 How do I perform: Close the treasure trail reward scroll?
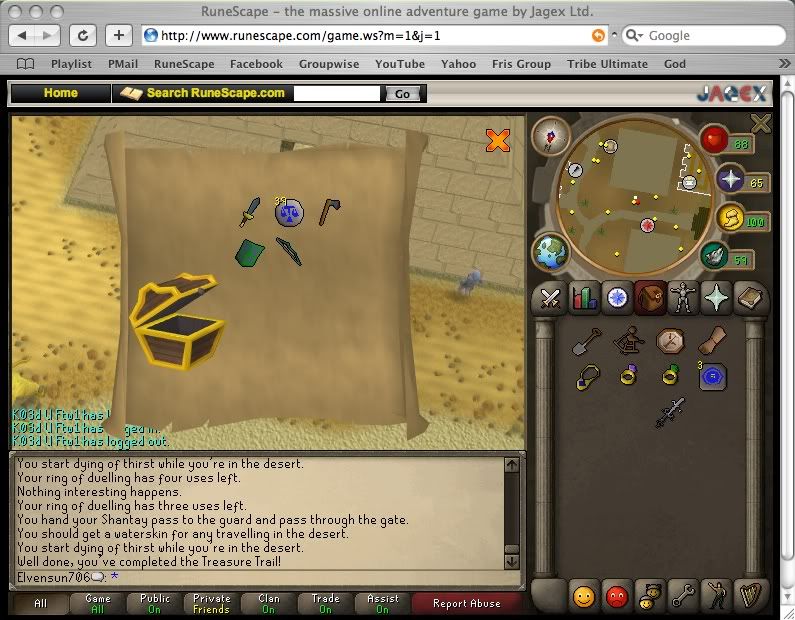497,141
